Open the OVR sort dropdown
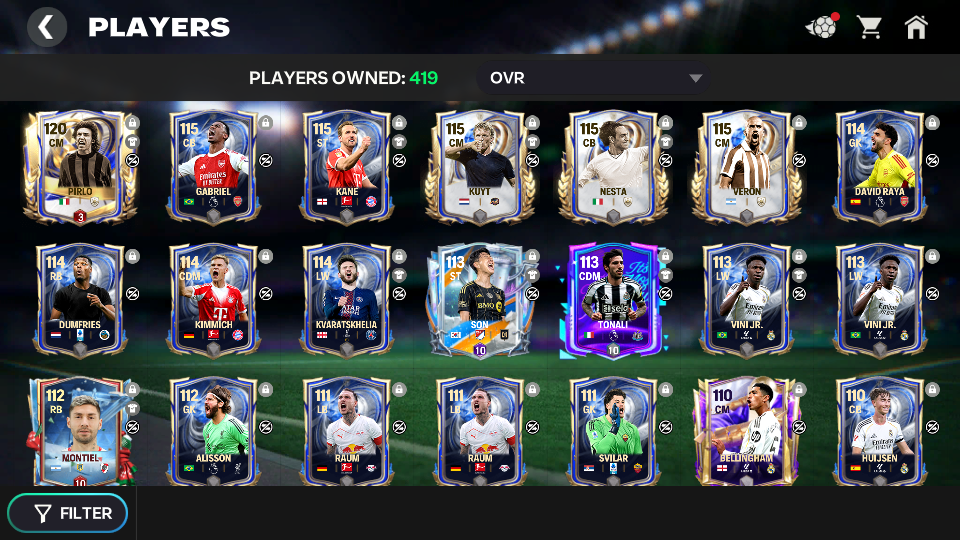This screenshot has height=540, width=960. [x=596, y=78]
